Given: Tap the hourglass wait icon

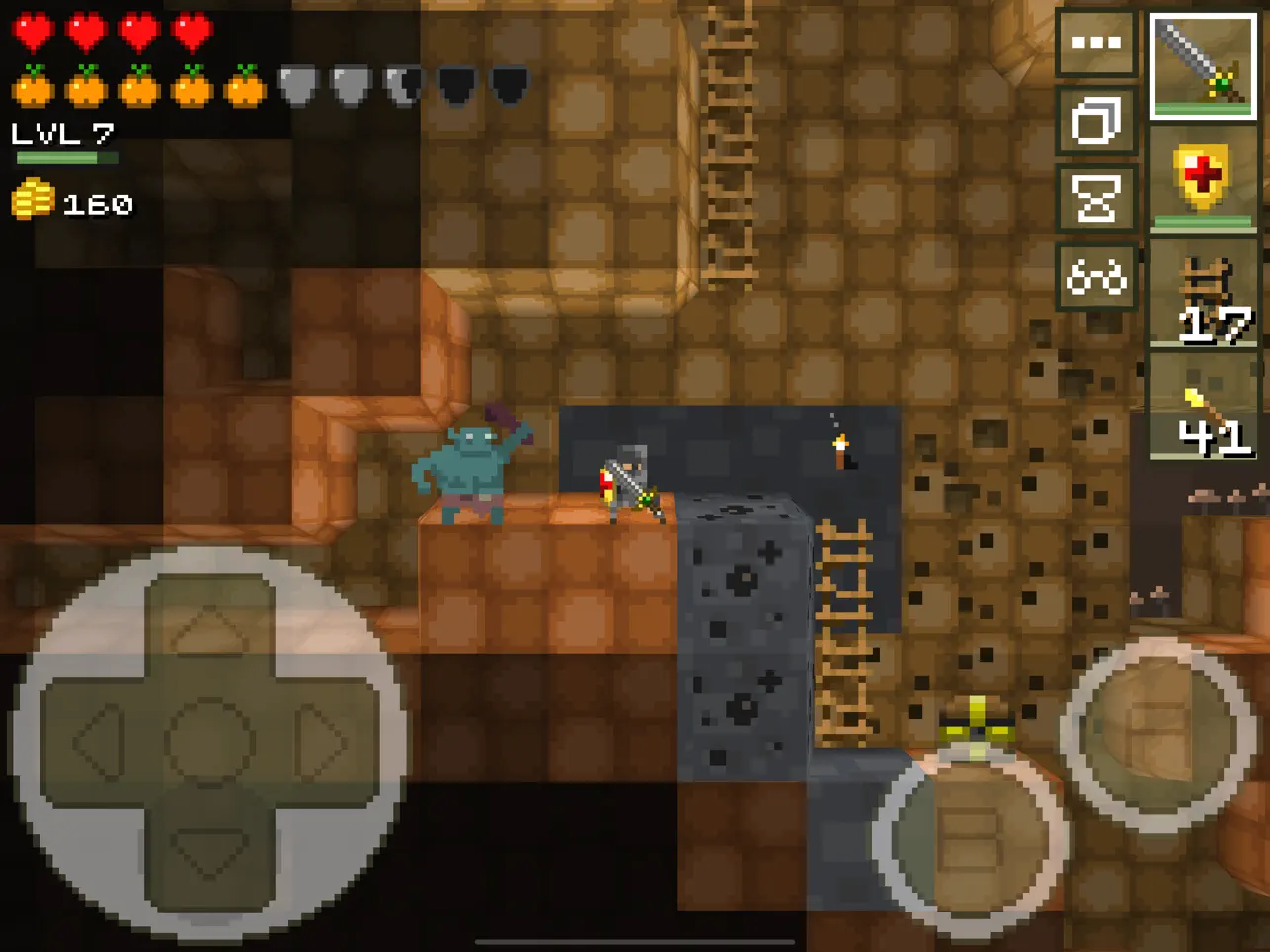Looking at the screenshot, I should pos(1096,196).
